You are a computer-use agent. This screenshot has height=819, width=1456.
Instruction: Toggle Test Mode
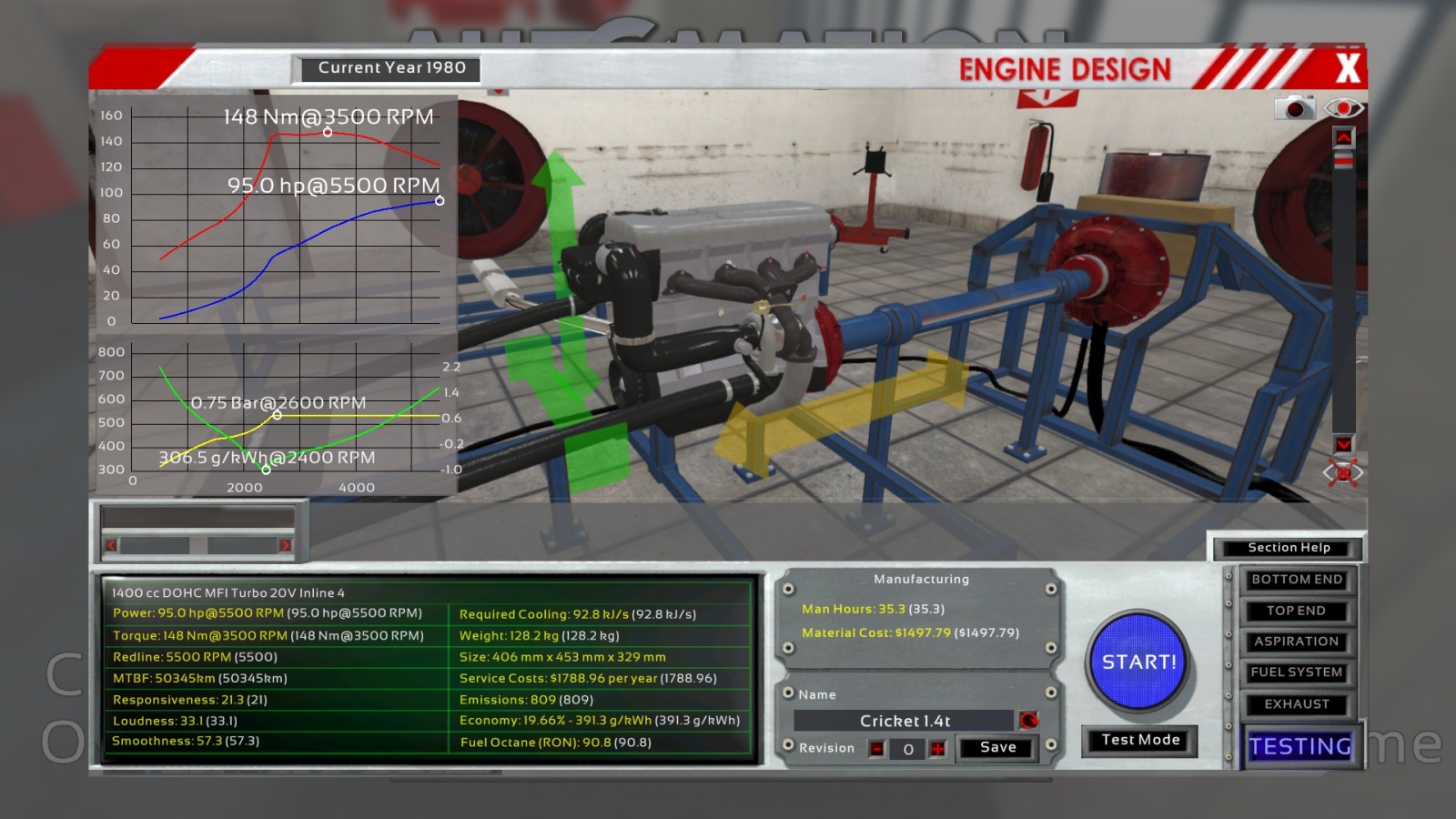1140,740
